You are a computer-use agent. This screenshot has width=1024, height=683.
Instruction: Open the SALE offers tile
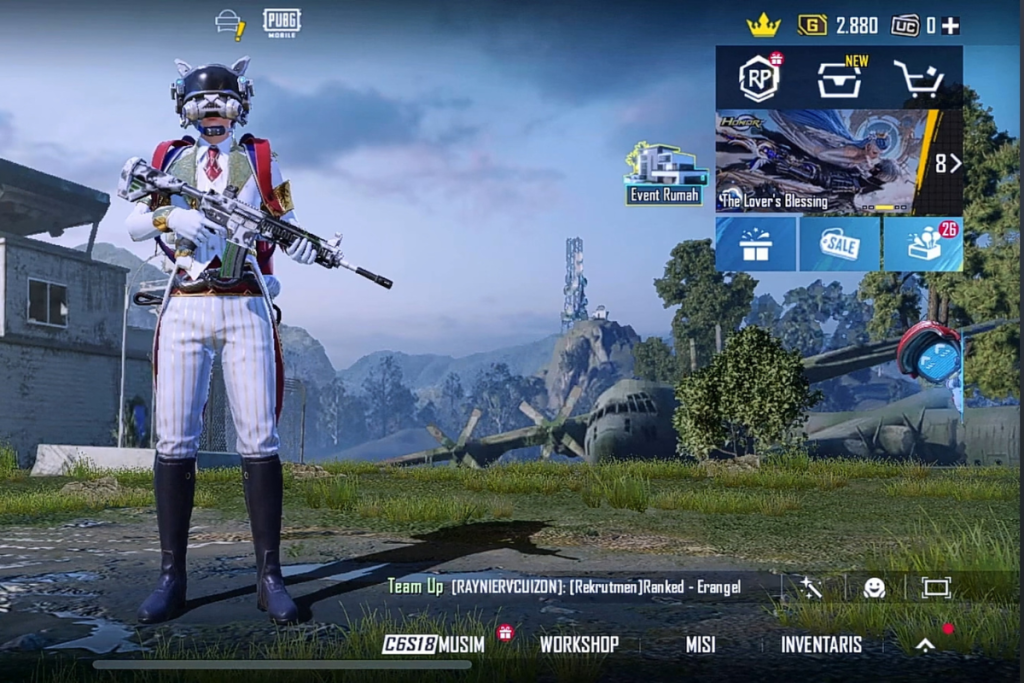pos(840,244)
